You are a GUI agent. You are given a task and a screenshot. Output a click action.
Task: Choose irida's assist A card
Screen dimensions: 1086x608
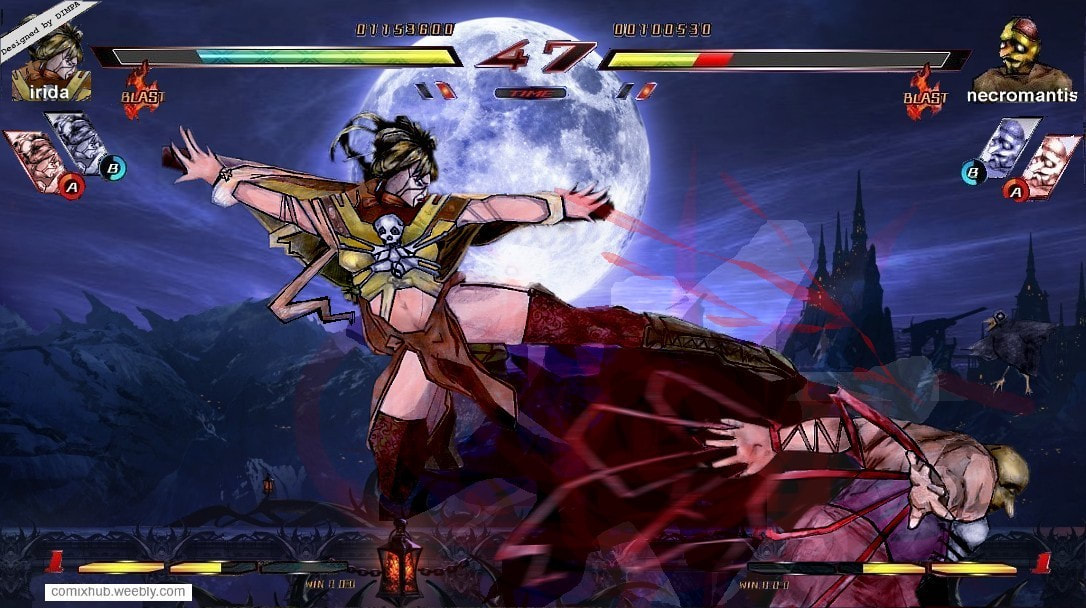pyautogui.click(x=38, y=160)
